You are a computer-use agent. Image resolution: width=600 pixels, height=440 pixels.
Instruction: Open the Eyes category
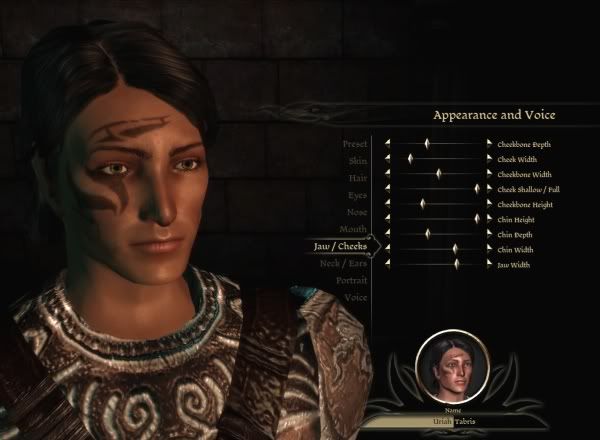[x=357, y=194]
